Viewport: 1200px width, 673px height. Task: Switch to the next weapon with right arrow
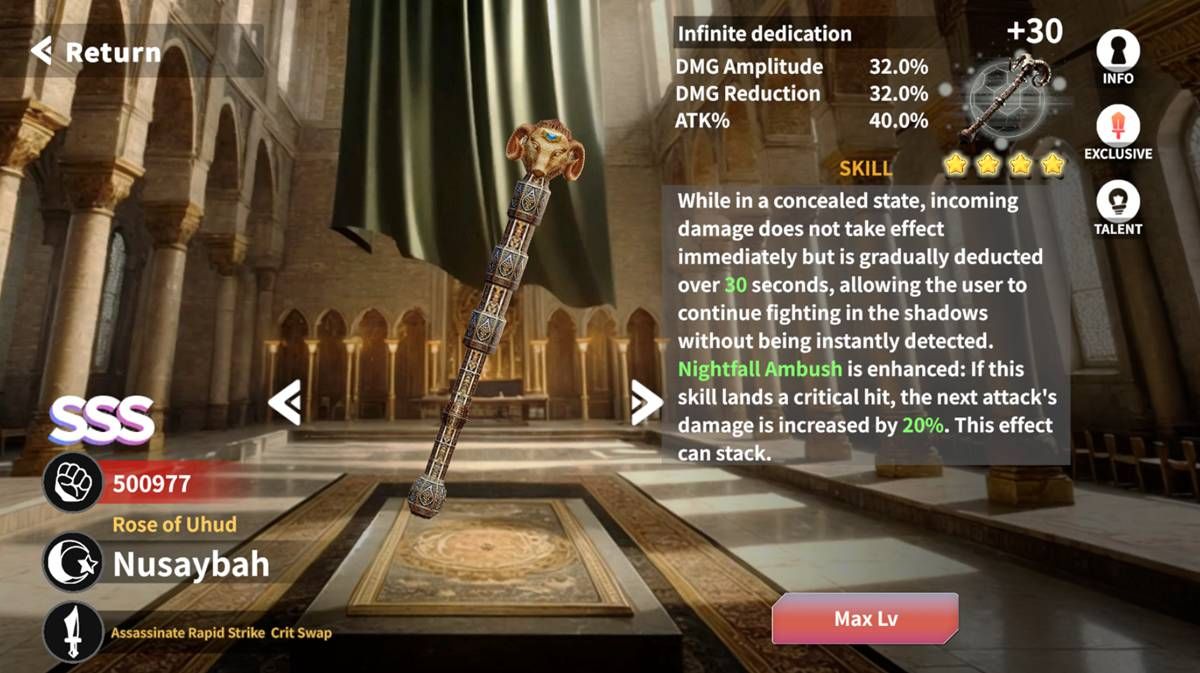pos(646,403)
